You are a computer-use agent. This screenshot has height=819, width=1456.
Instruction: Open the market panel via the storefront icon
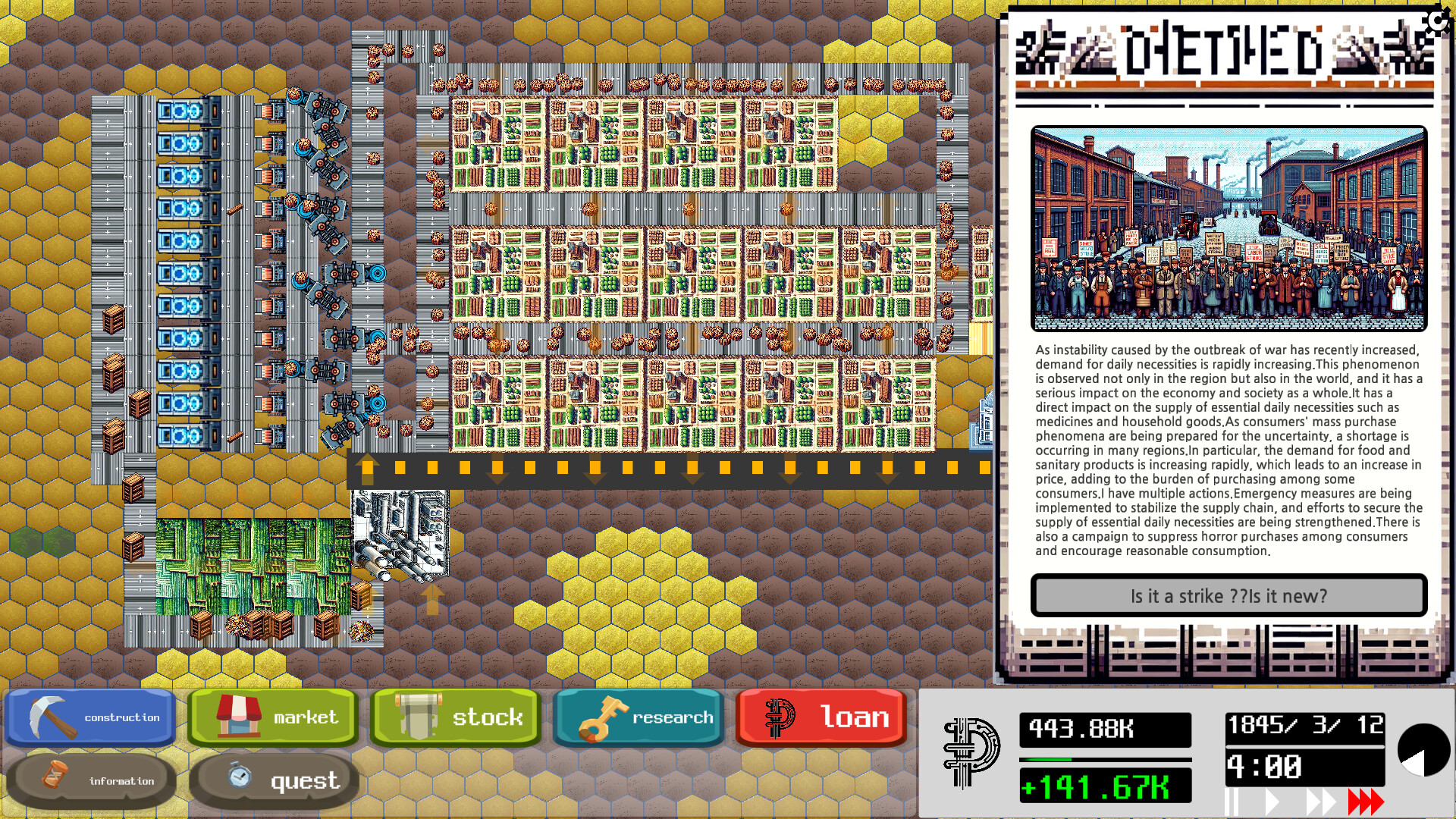[x=238, y=716]
